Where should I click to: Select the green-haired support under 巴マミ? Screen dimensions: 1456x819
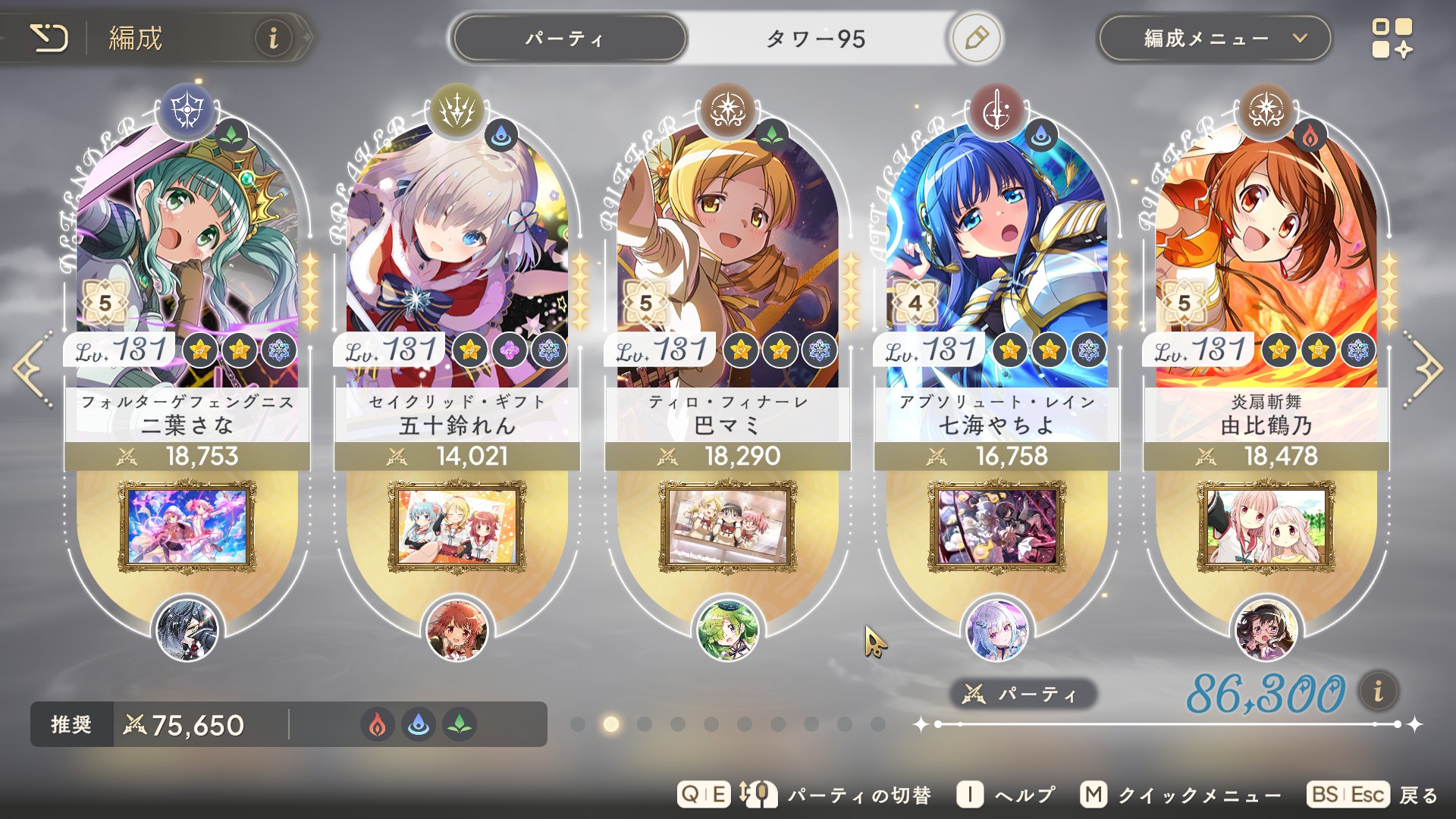click(727, 630)
